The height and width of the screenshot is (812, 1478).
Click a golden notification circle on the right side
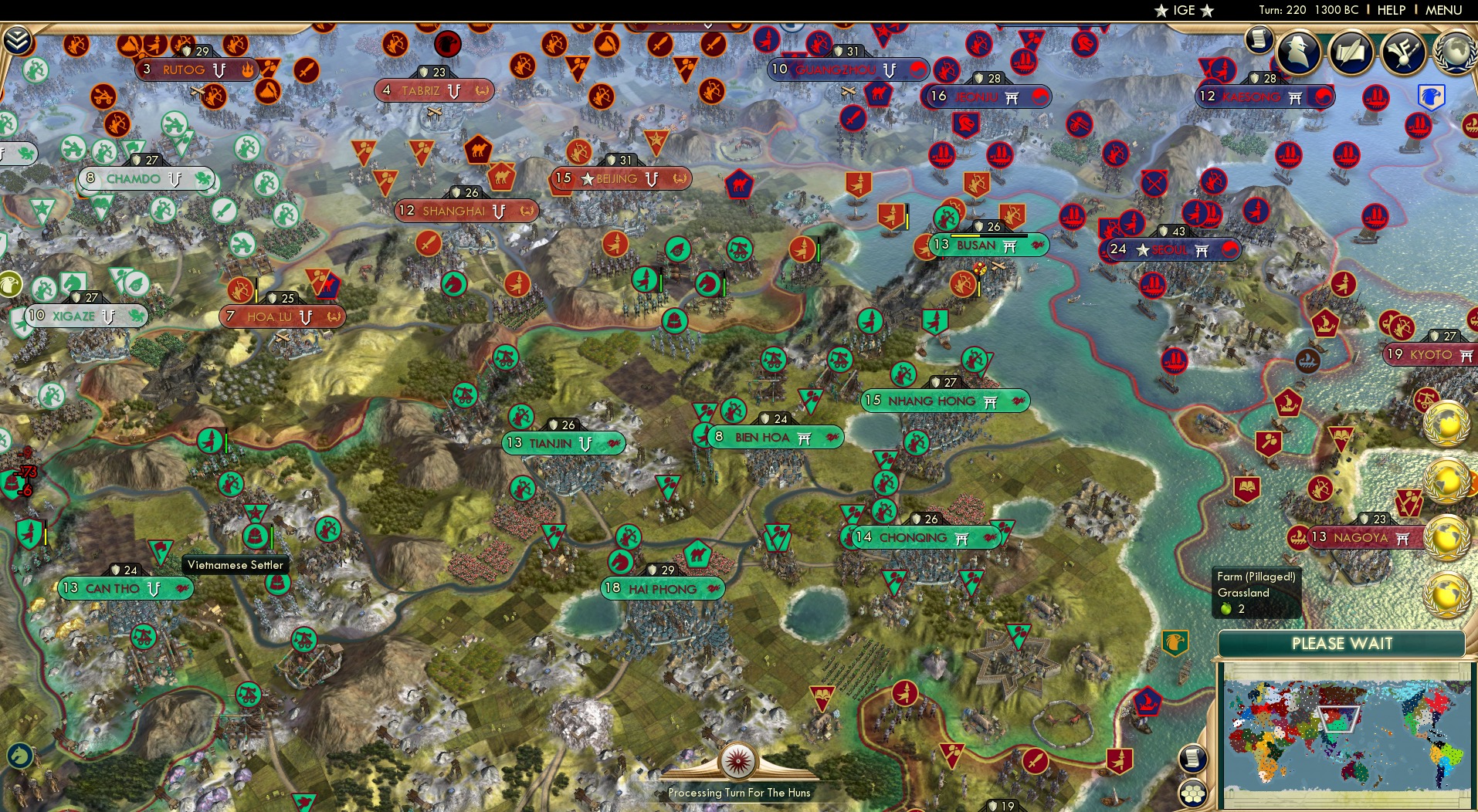[1447, 426]
